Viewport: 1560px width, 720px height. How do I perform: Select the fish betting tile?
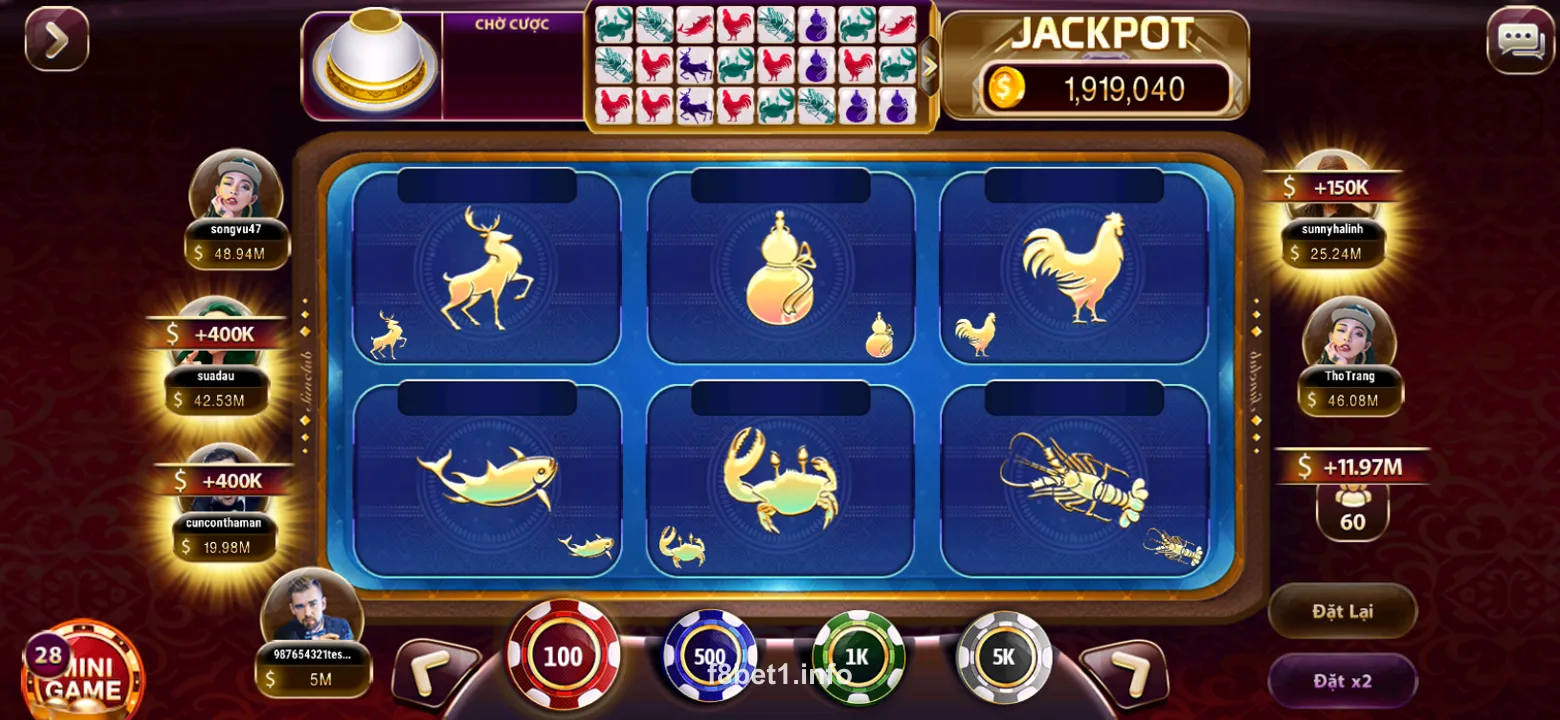(x=487, y=480)
